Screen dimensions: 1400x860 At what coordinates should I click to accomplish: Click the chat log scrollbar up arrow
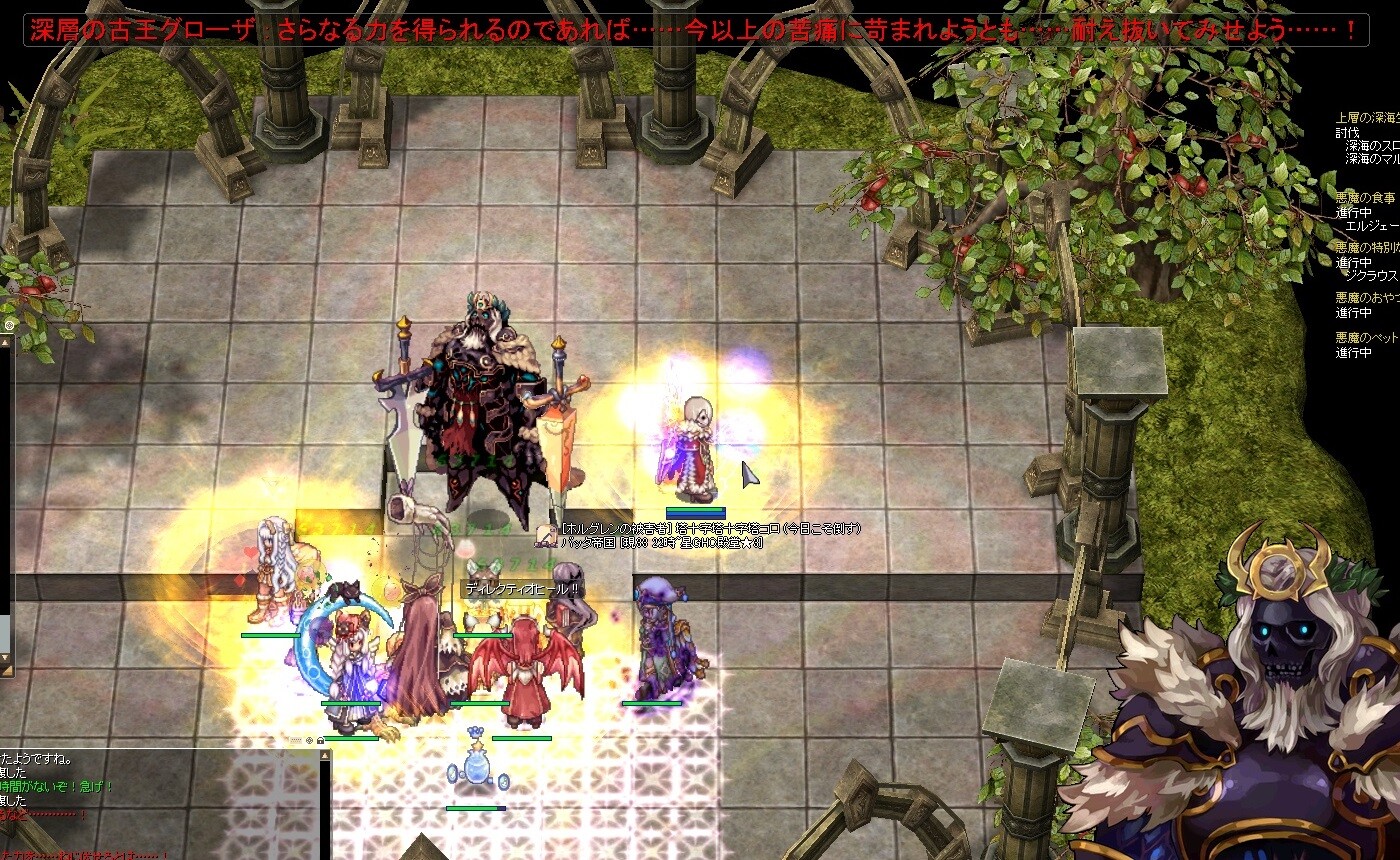click(x=324, y=757)
